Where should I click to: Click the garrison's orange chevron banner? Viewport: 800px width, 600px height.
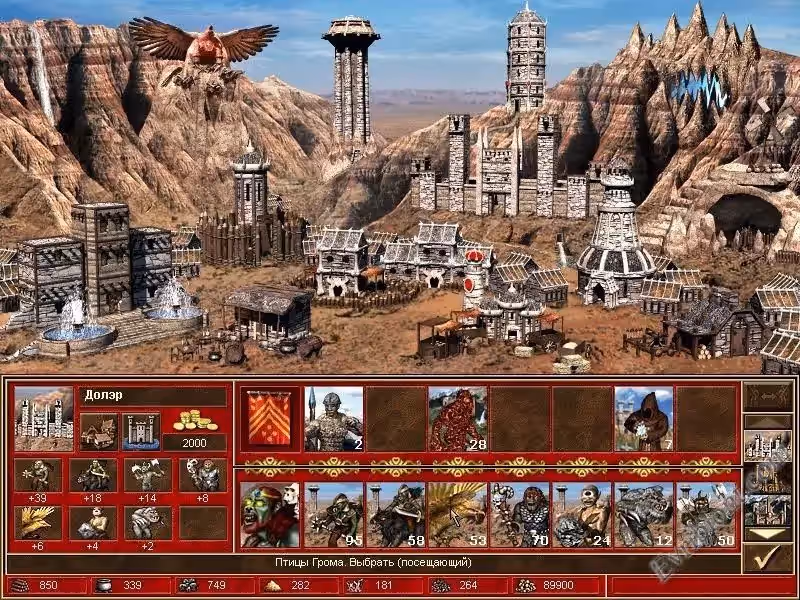[270, 417]
